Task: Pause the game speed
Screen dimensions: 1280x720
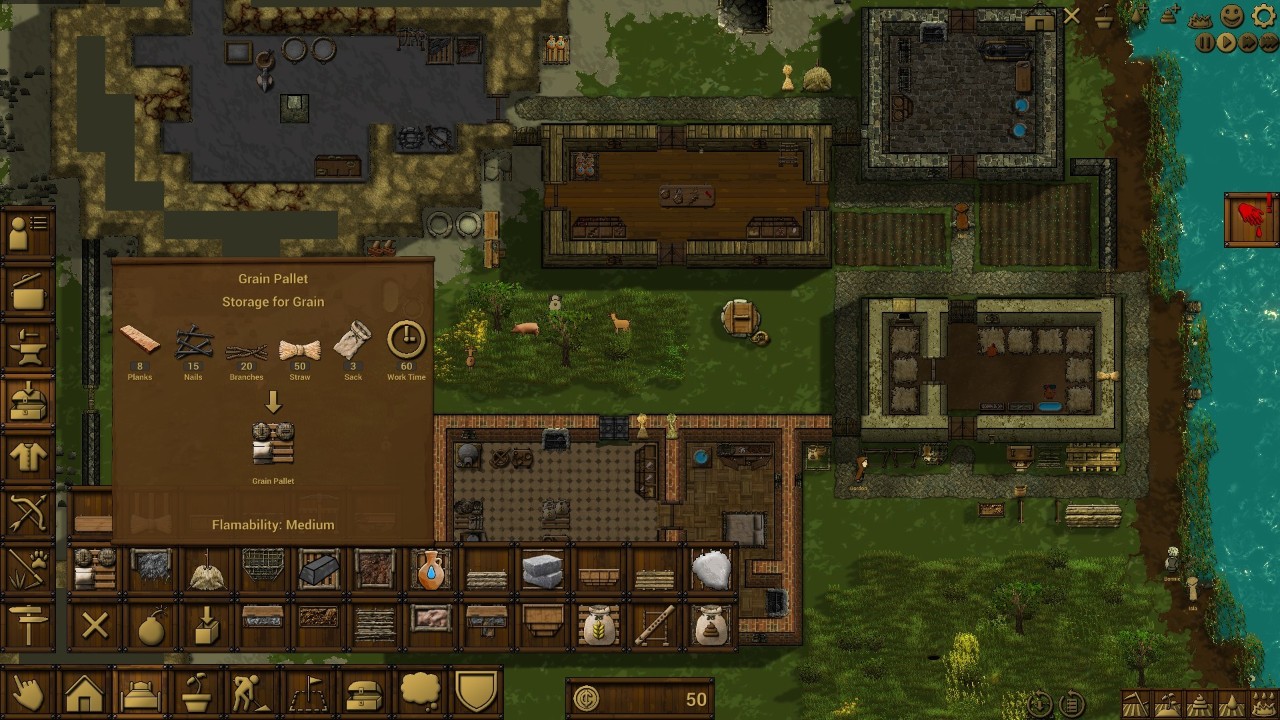Action: [x=1205, y=43]
